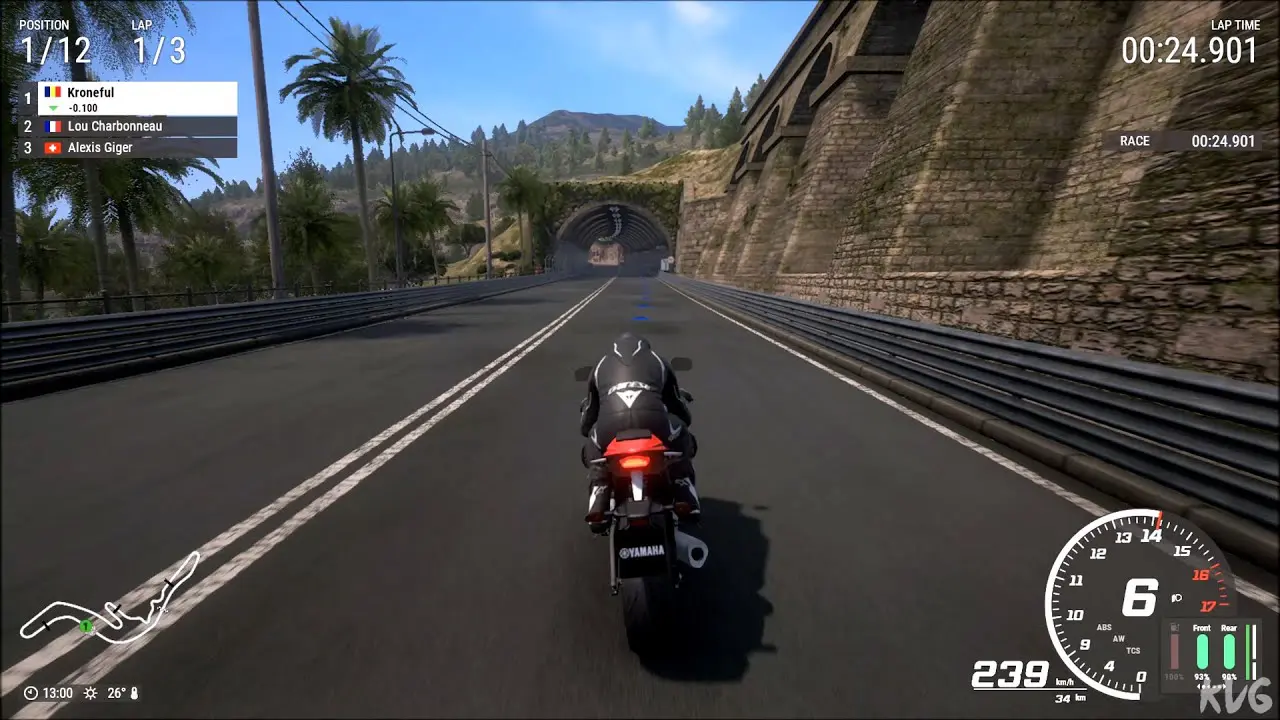The height and width of the screenshot is (720, 1280).
Task: Click the tachometer gear dial
Action: [x=1136, y=600]
